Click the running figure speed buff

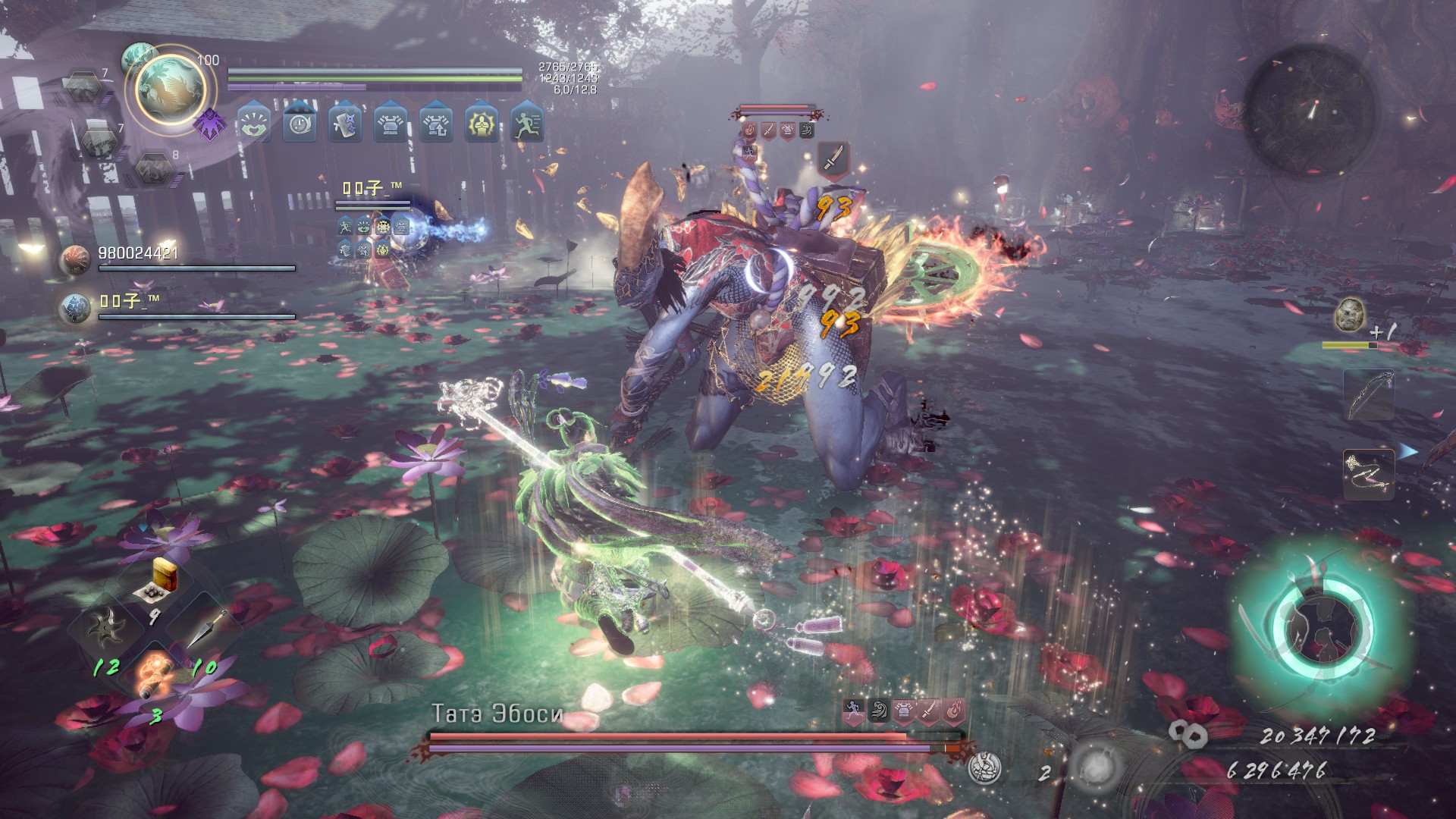pyautogui.click(x=527, y=124)
